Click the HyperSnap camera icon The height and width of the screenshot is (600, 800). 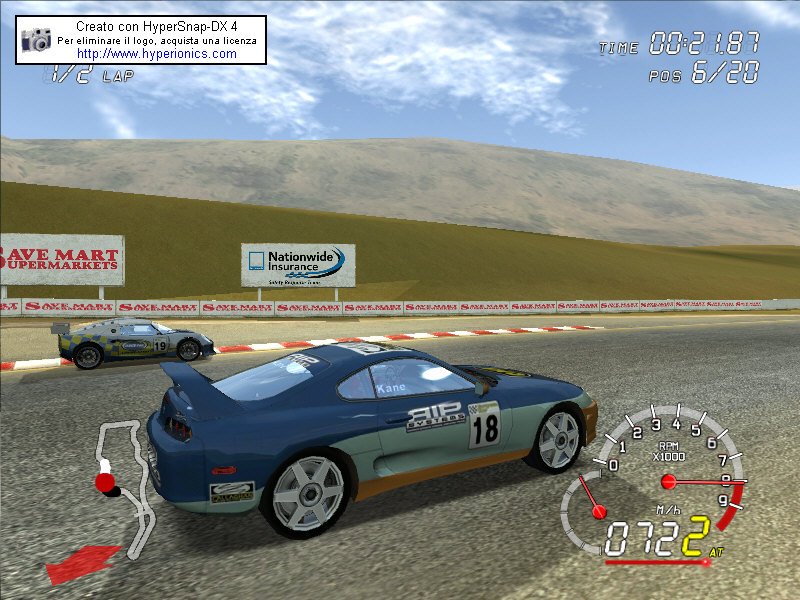(x=36, y=40)
